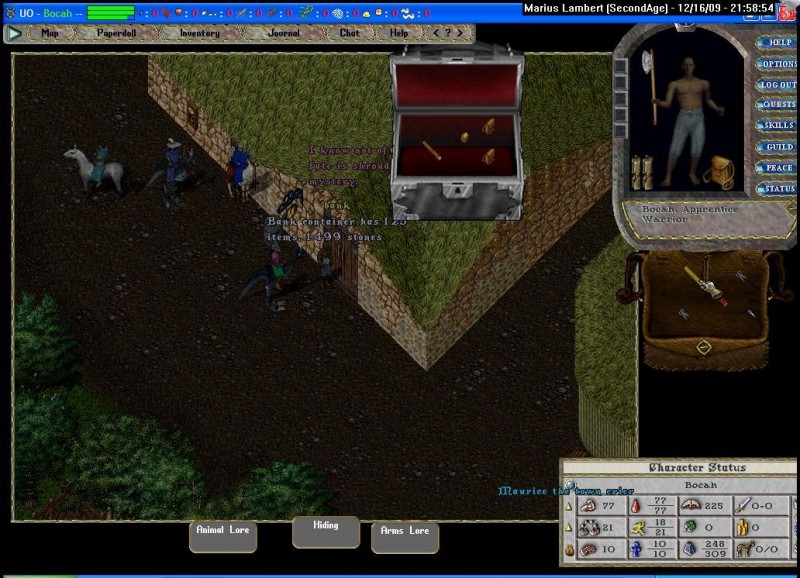Screen dimensions: 800x578
Task: Click the LOG OUT button
Action: click(777, 85)
